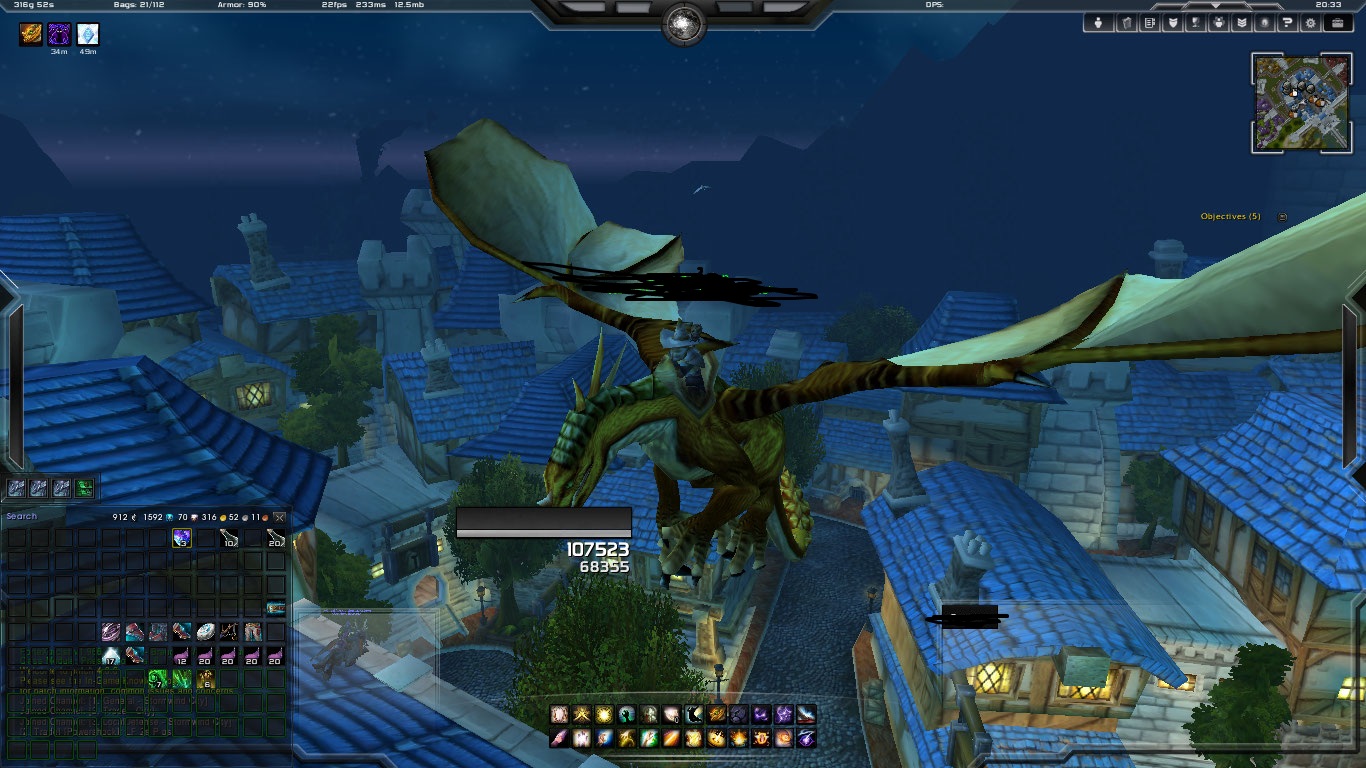Expand the Objectives (5) tracker
1366x768 pixels.
tap(1283, 216)
